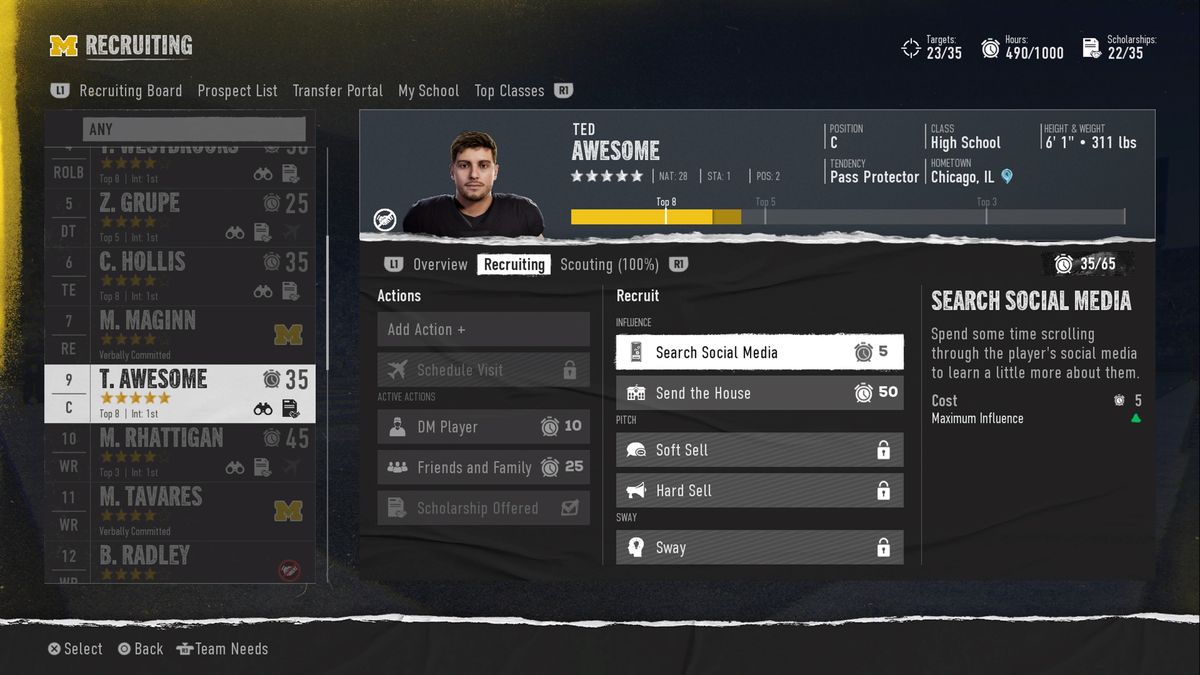Open the Transfer Portal tab
This screenshot has height=675, width=1200.
337,91
